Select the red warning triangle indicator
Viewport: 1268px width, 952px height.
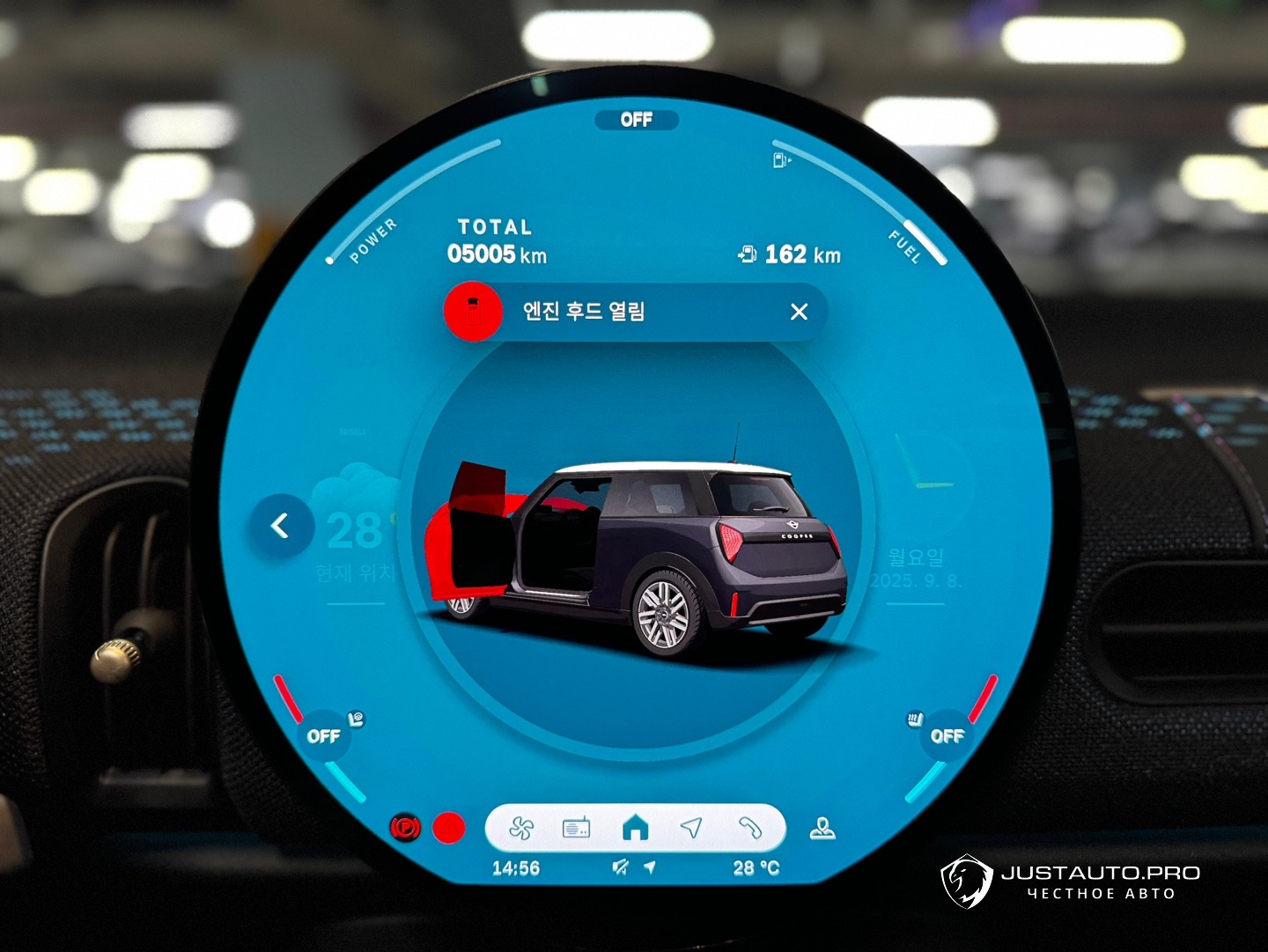point(449,828)
